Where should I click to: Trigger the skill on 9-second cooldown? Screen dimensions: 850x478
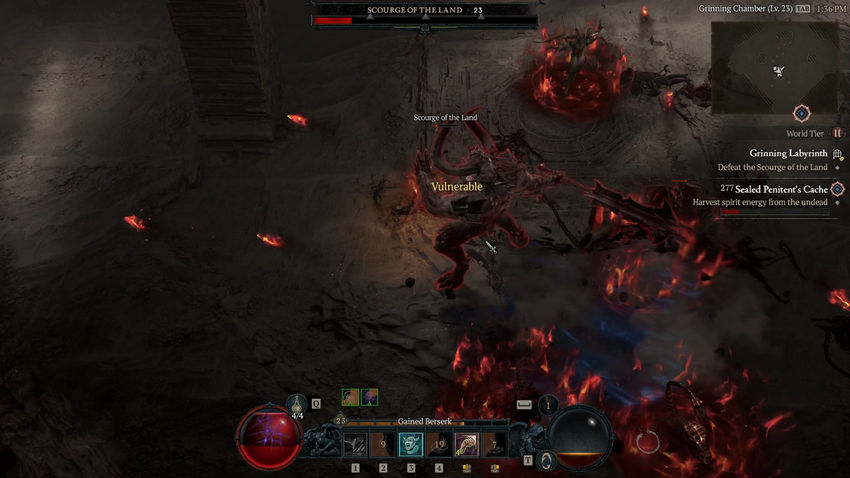click(383, 444)
